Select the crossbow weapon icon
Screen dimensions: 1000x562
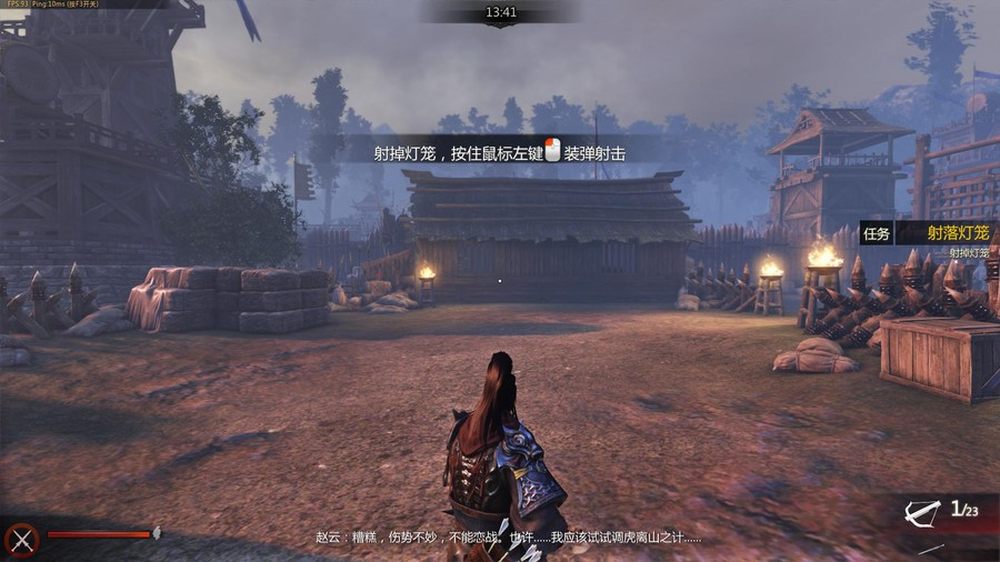point(920,513)
